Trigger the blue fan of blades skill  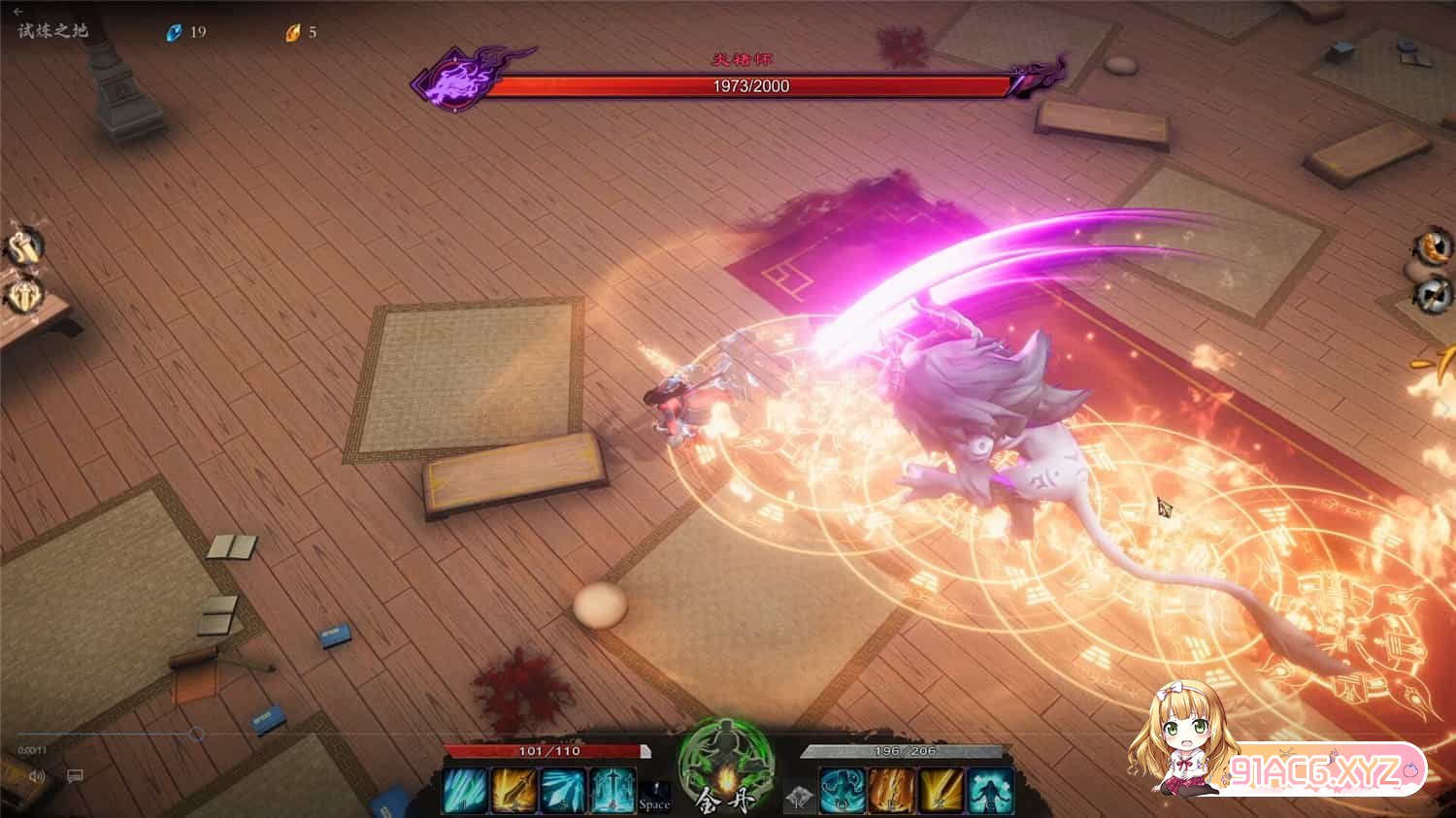click(x=563, y=790)
